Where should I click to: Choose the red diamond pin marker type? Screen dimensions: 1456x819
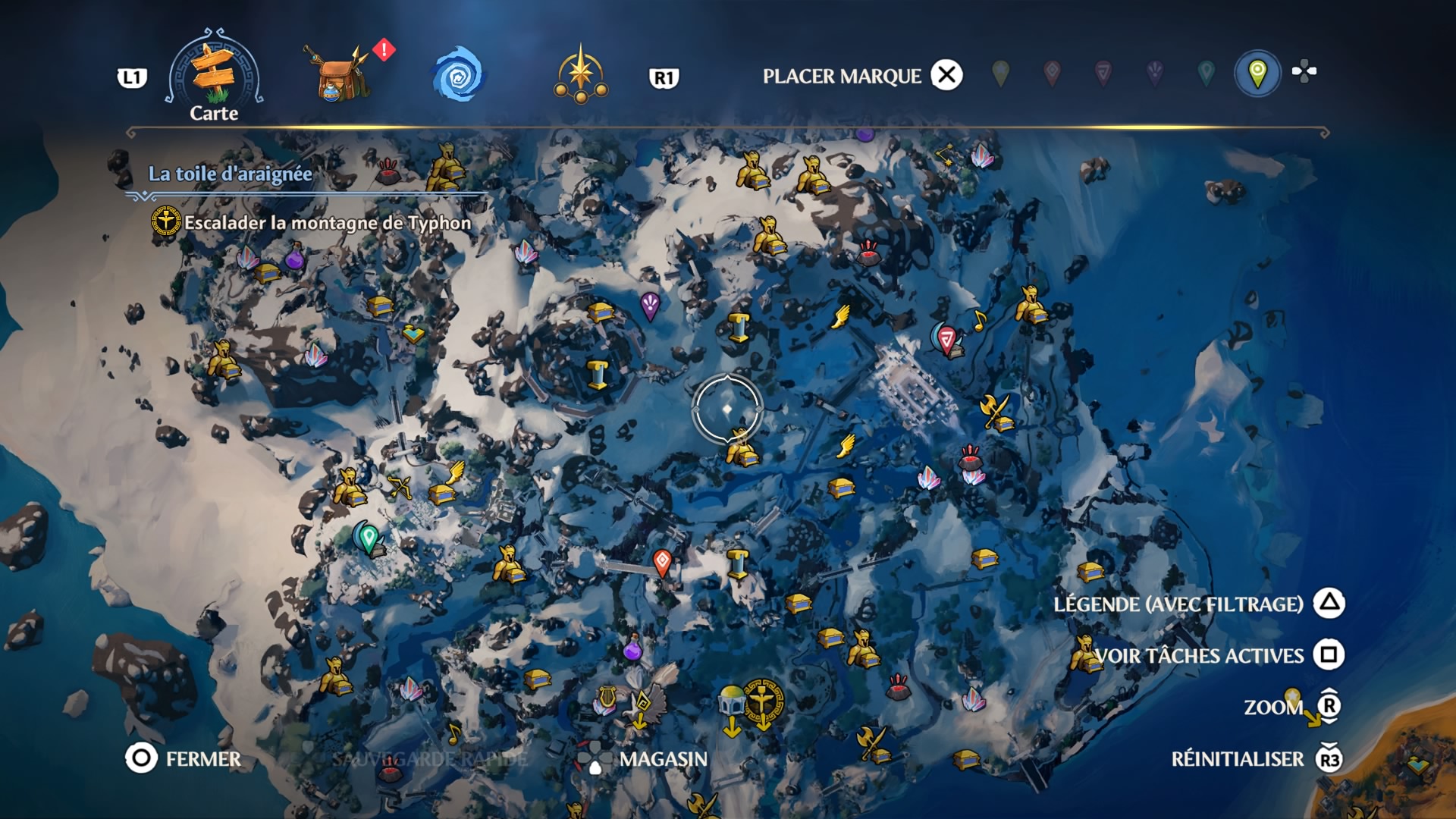1052,74
